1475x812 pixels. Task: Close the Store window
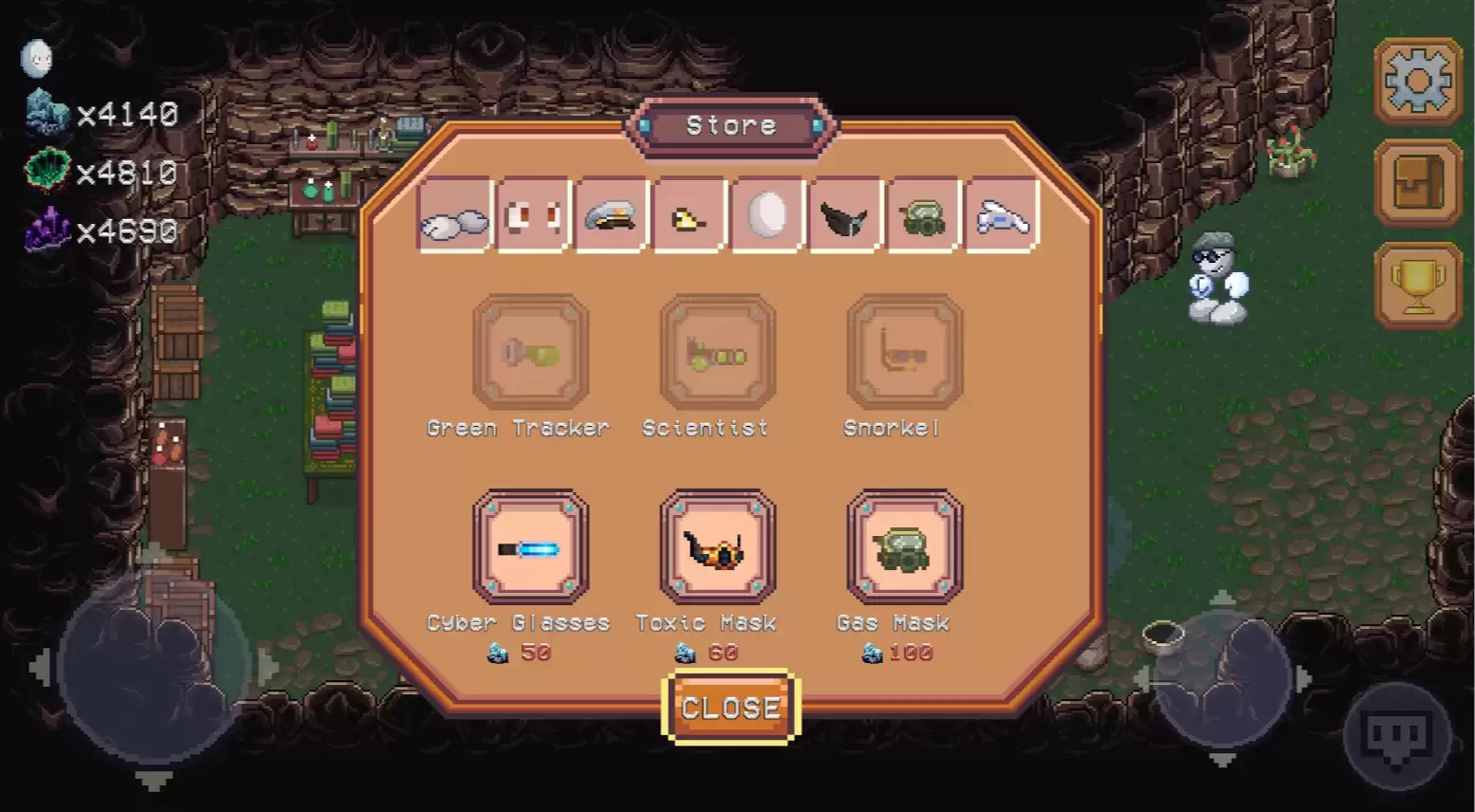point(730,708)
